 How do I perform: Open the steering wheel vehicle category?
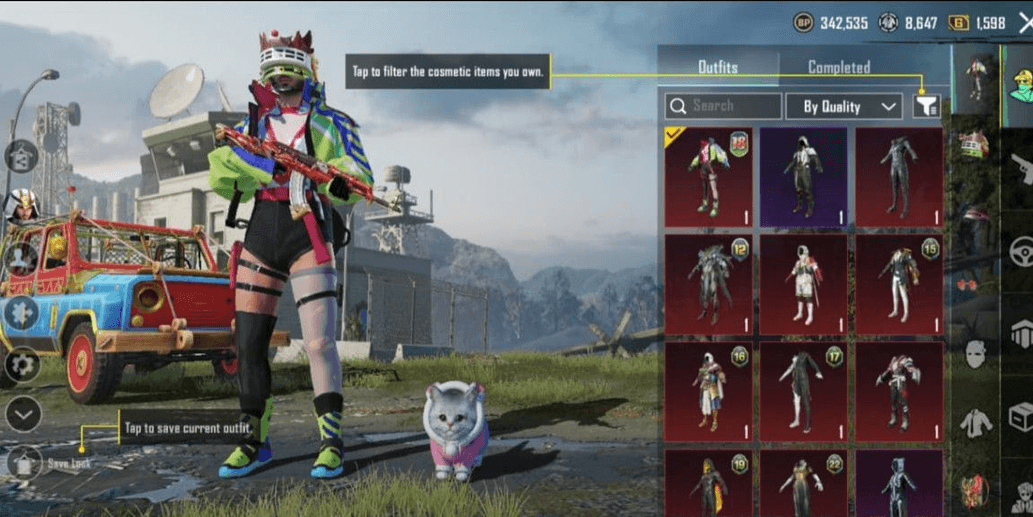point(1019,250)
